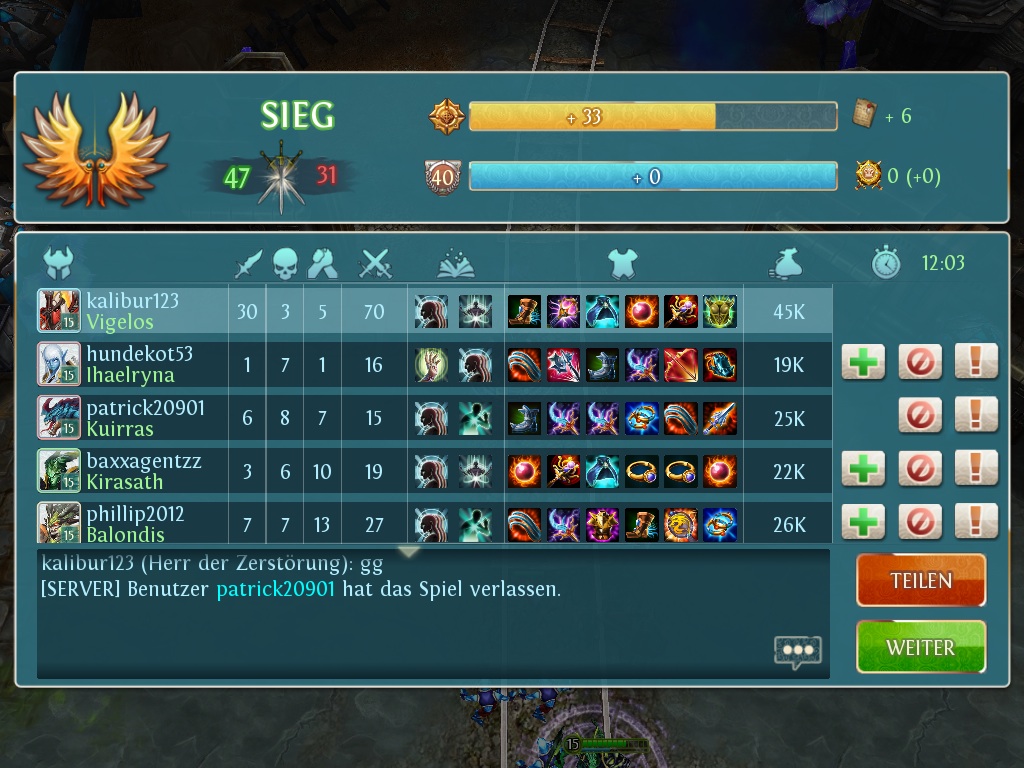This screenshot has height=768, width=1024.
Task: Add phillip2012 as a friend
Action: 863,522
